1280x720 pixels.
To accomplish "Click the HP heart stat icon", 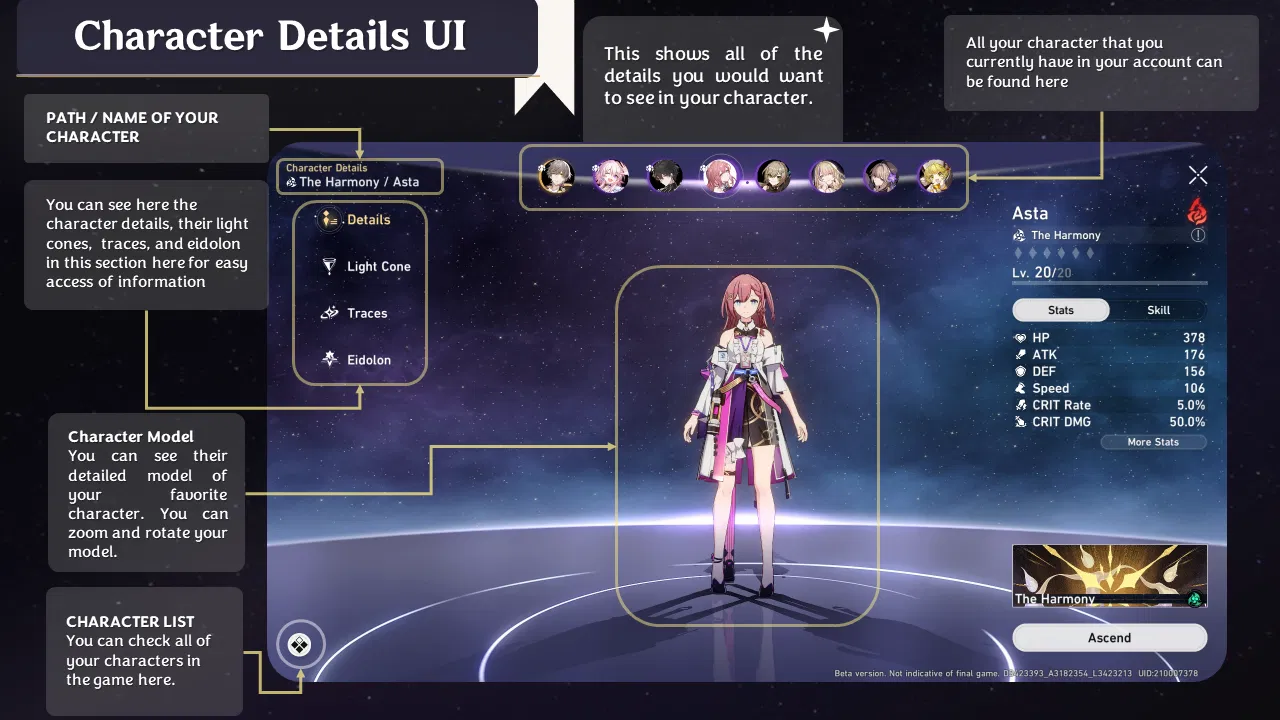I will [x=1023, y=337].
